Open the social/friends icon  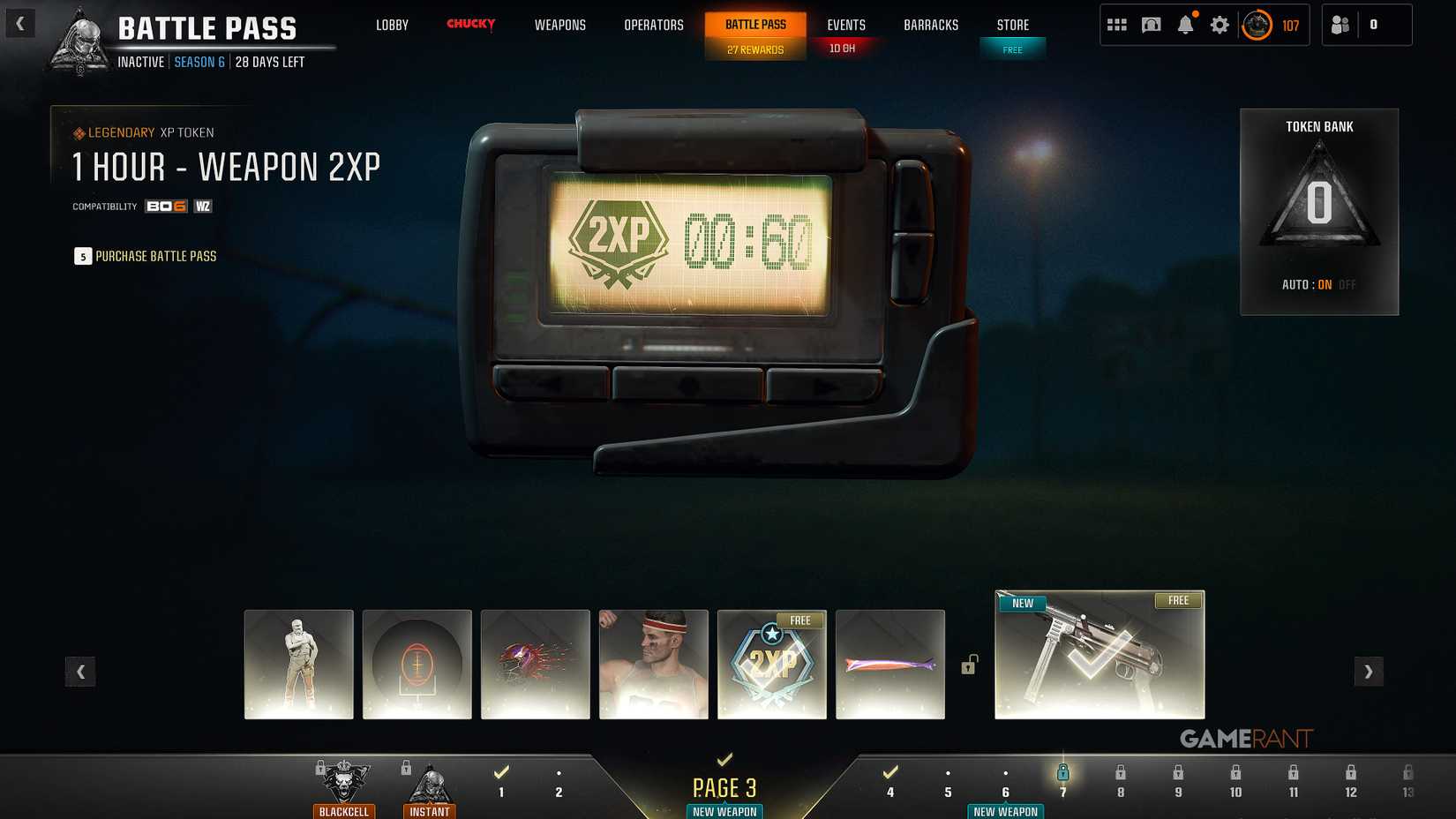(1340, 25)
